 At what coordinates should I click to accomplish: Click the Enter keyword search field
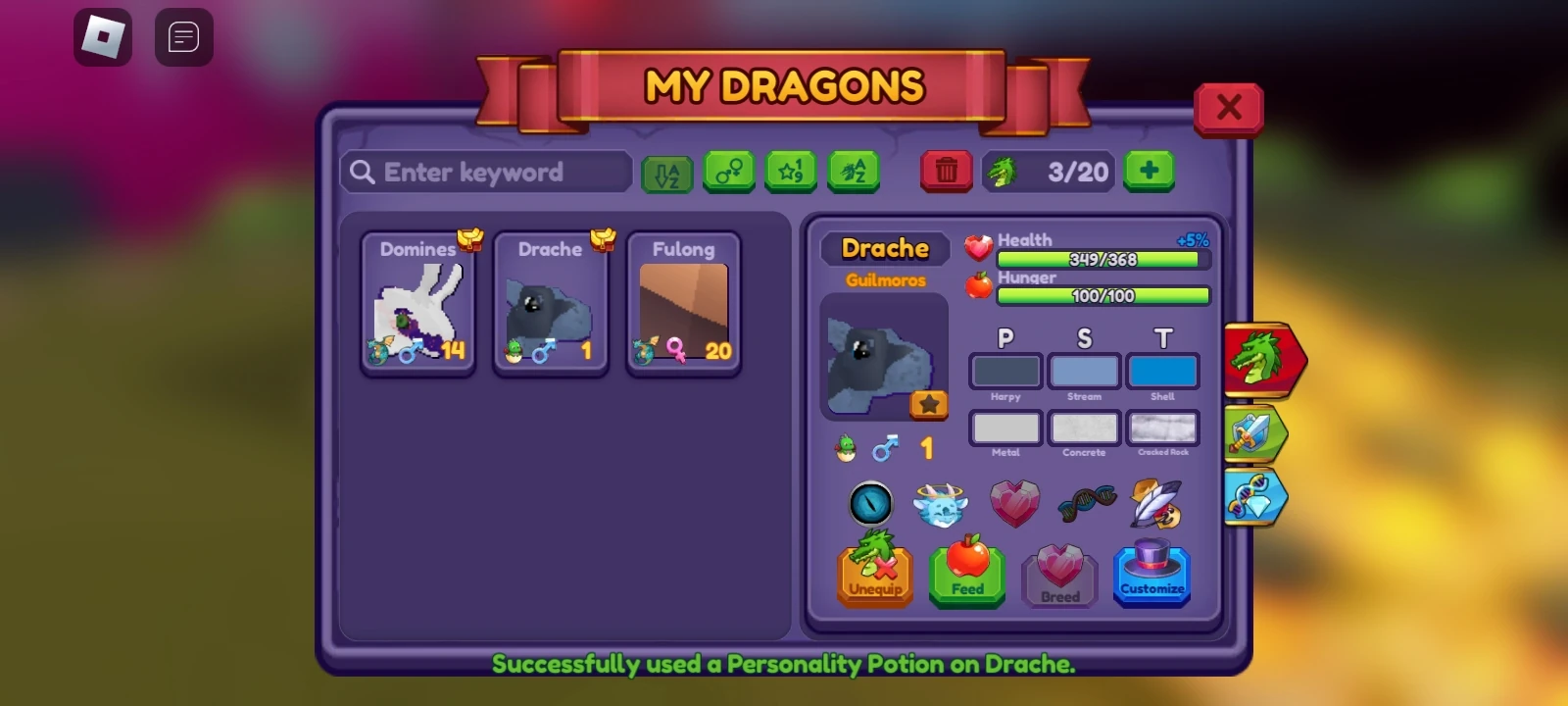click(x=485, y=172)
